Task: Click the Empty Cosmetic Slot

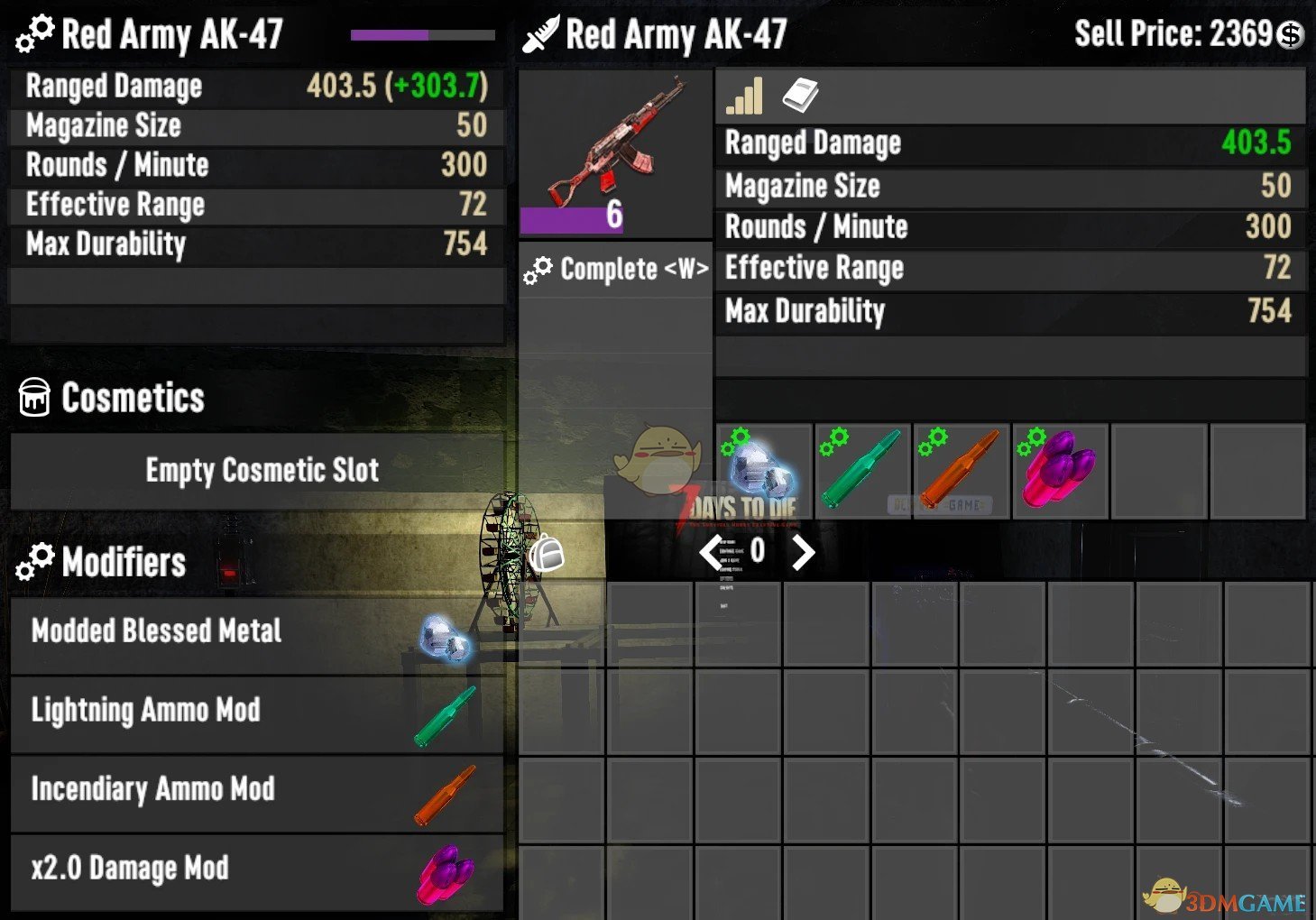Action: tap(262, 470)
